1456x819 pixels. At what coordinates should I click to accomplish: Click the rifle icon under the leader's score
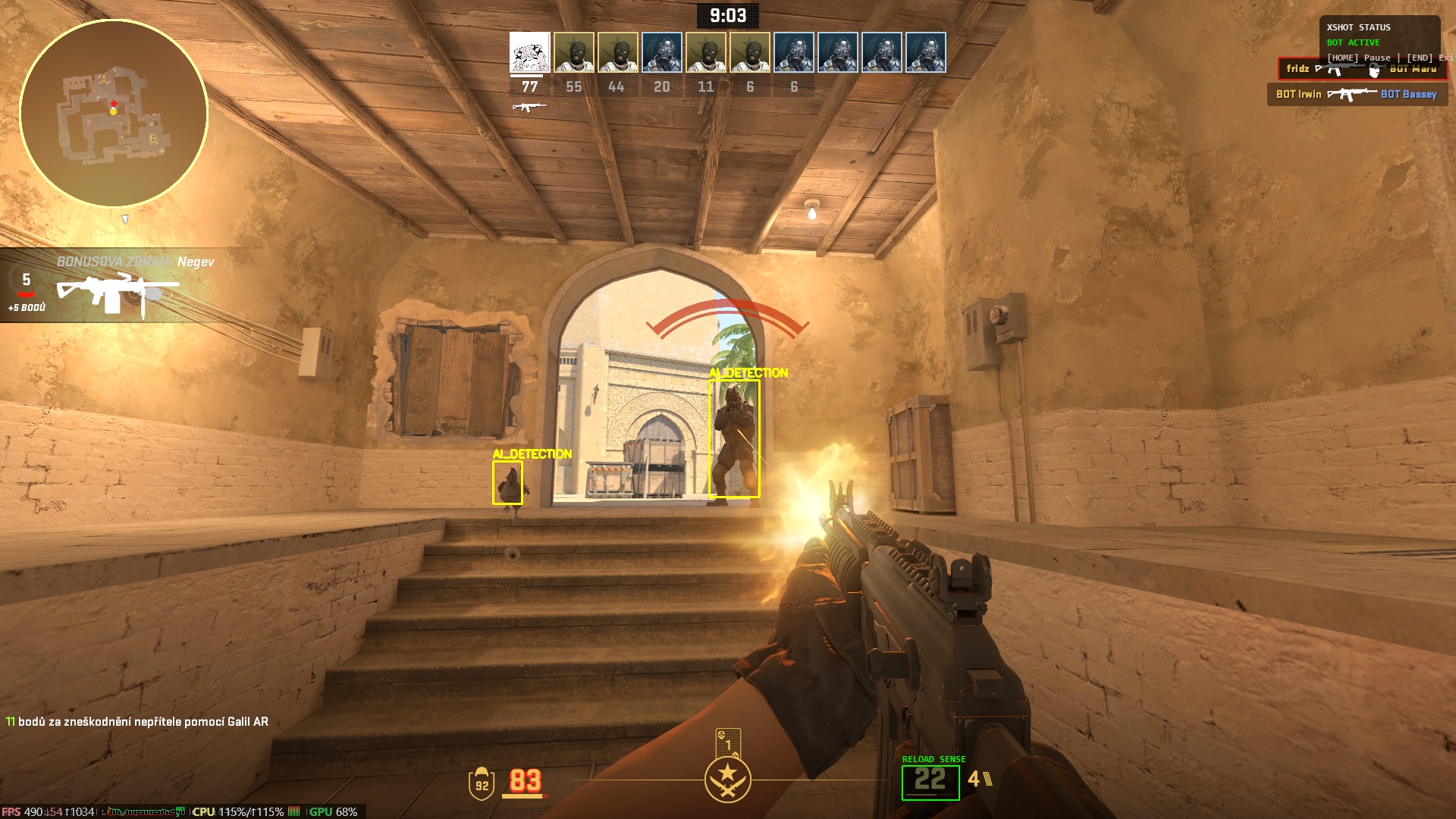pos(529,107)
